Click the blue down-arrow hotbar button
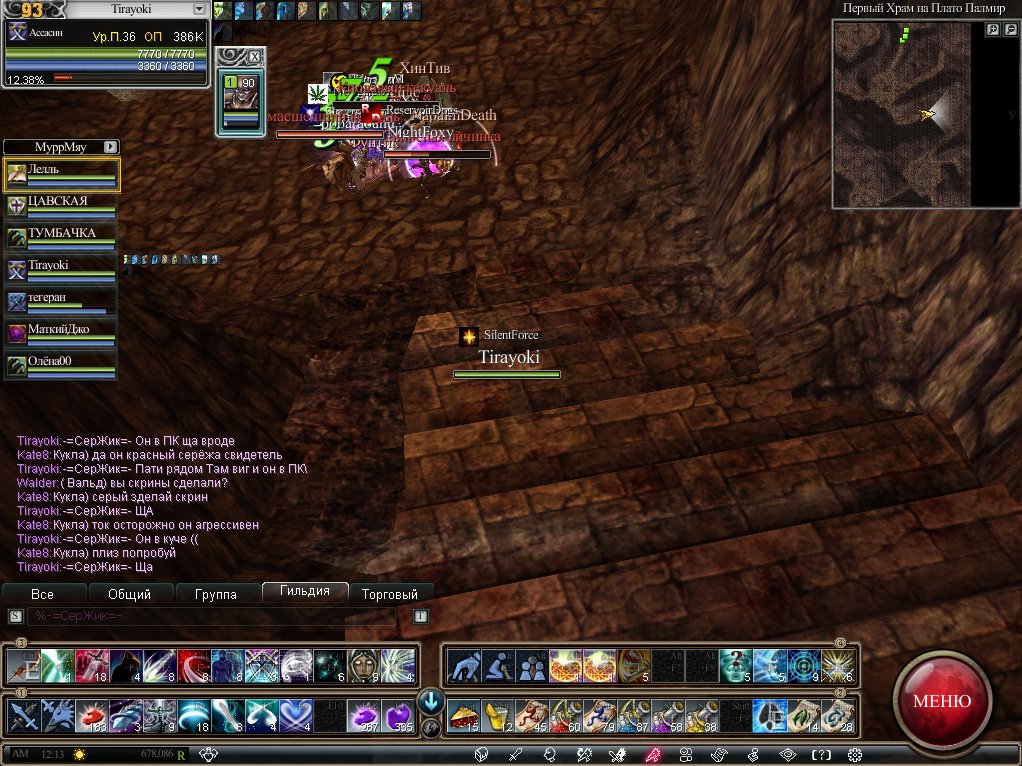The image size is (1022, 766). click(x=431, y=700)
